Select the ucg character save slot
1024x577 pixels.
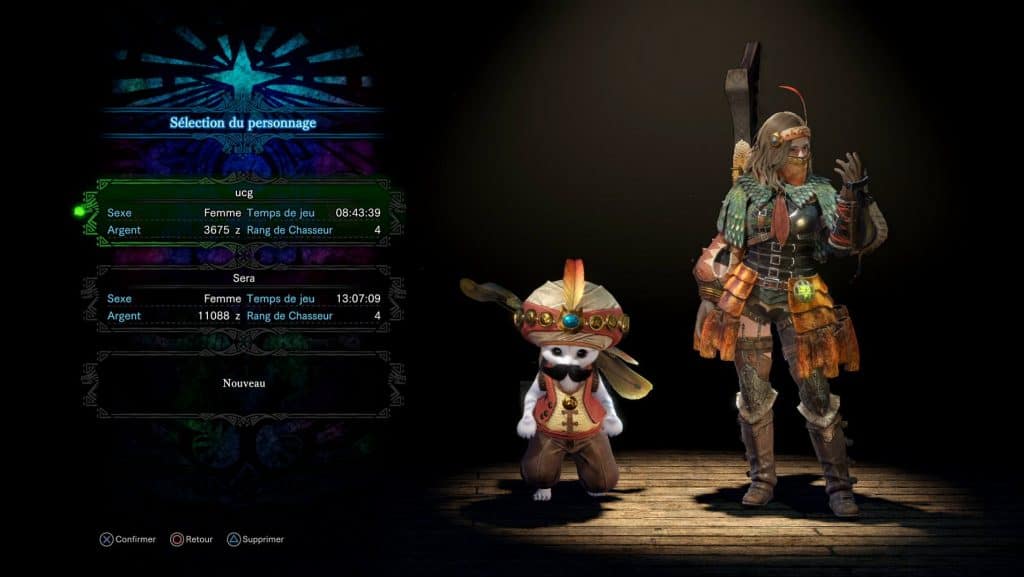(243, 213)
